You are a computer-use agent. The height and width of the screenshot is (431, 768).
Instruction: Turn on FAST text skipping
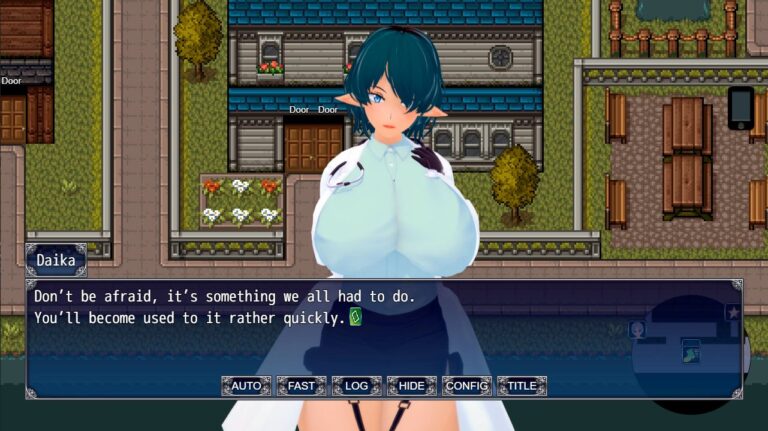click(x=301, y=386)
